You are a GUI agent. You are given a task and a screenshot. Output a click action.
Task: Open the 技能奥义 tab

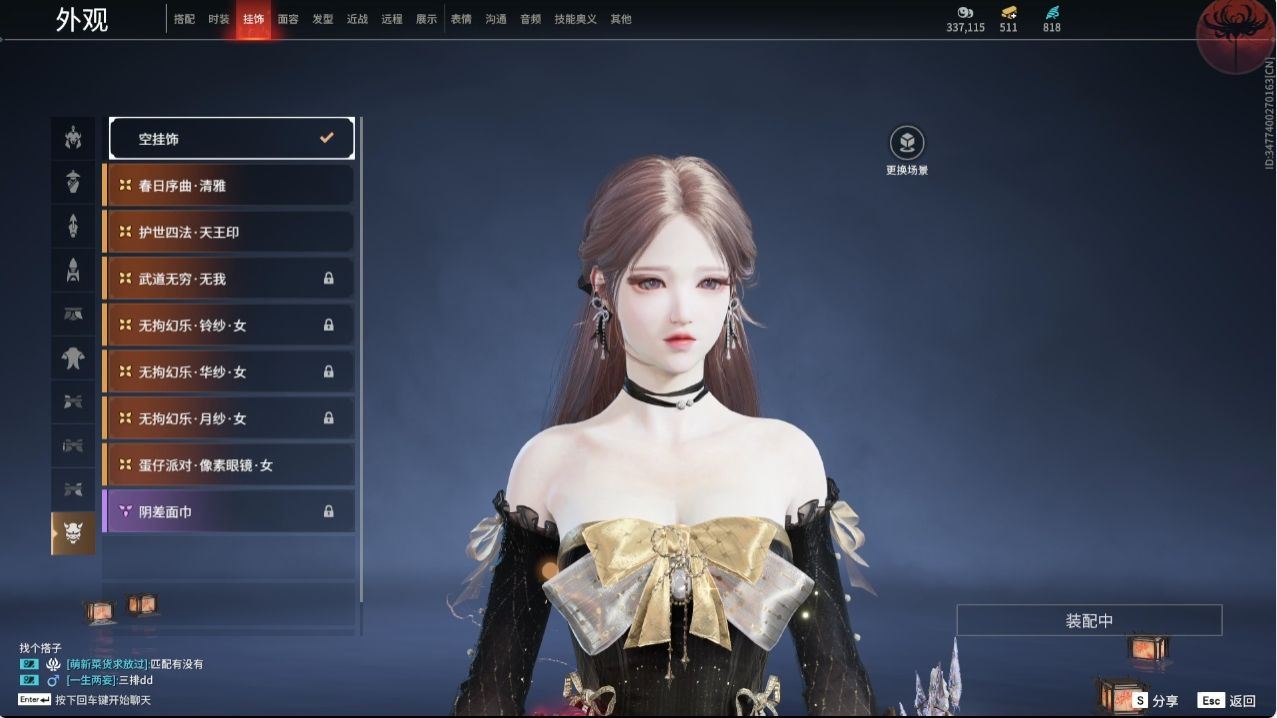(x=575, y=19)
